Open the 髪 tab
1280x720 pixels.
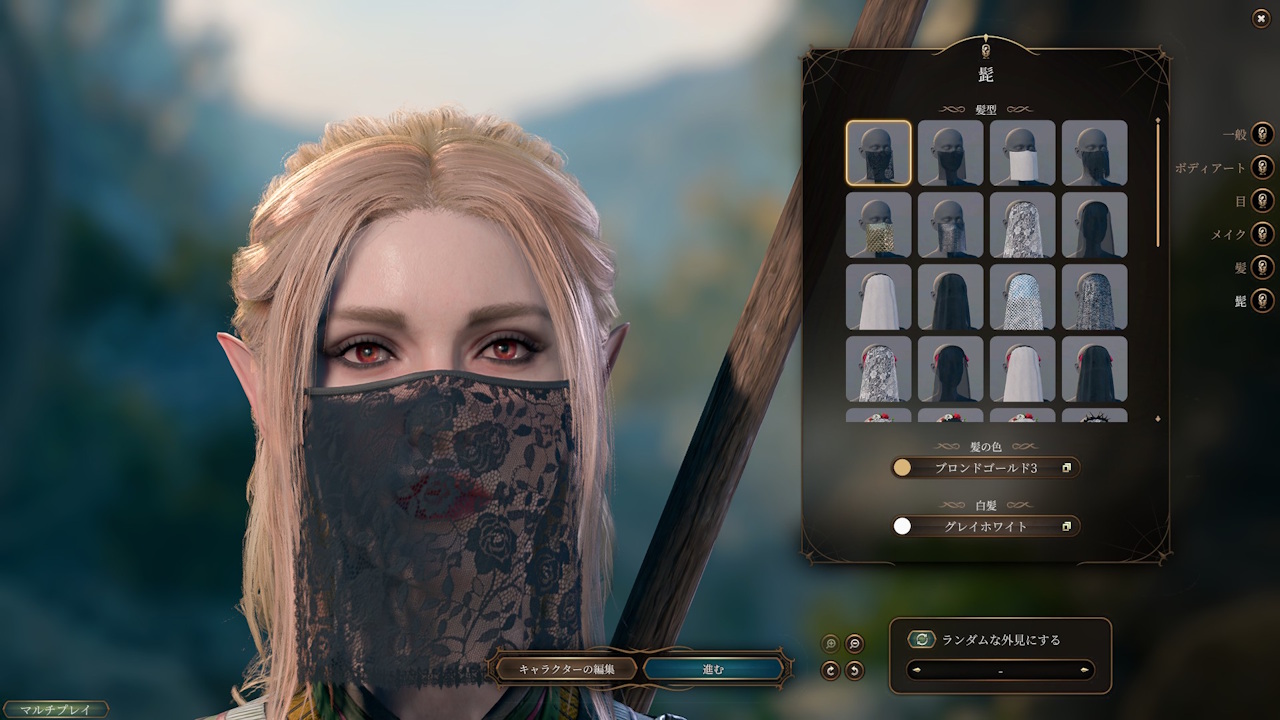tap(1262, 267)
